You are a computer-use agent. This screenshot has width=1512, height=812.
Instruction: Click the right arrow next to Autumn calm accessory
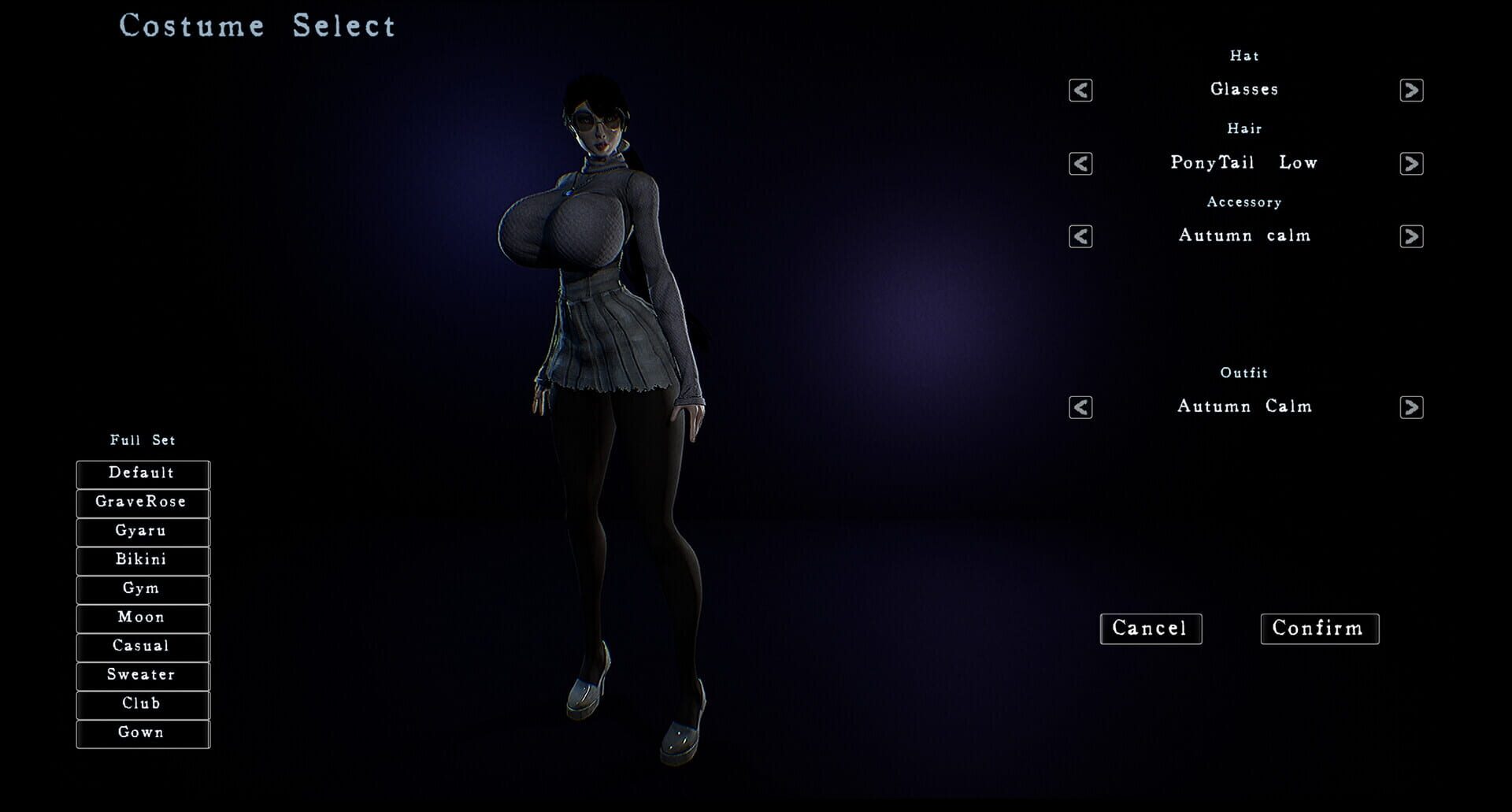click(1412, 235)
